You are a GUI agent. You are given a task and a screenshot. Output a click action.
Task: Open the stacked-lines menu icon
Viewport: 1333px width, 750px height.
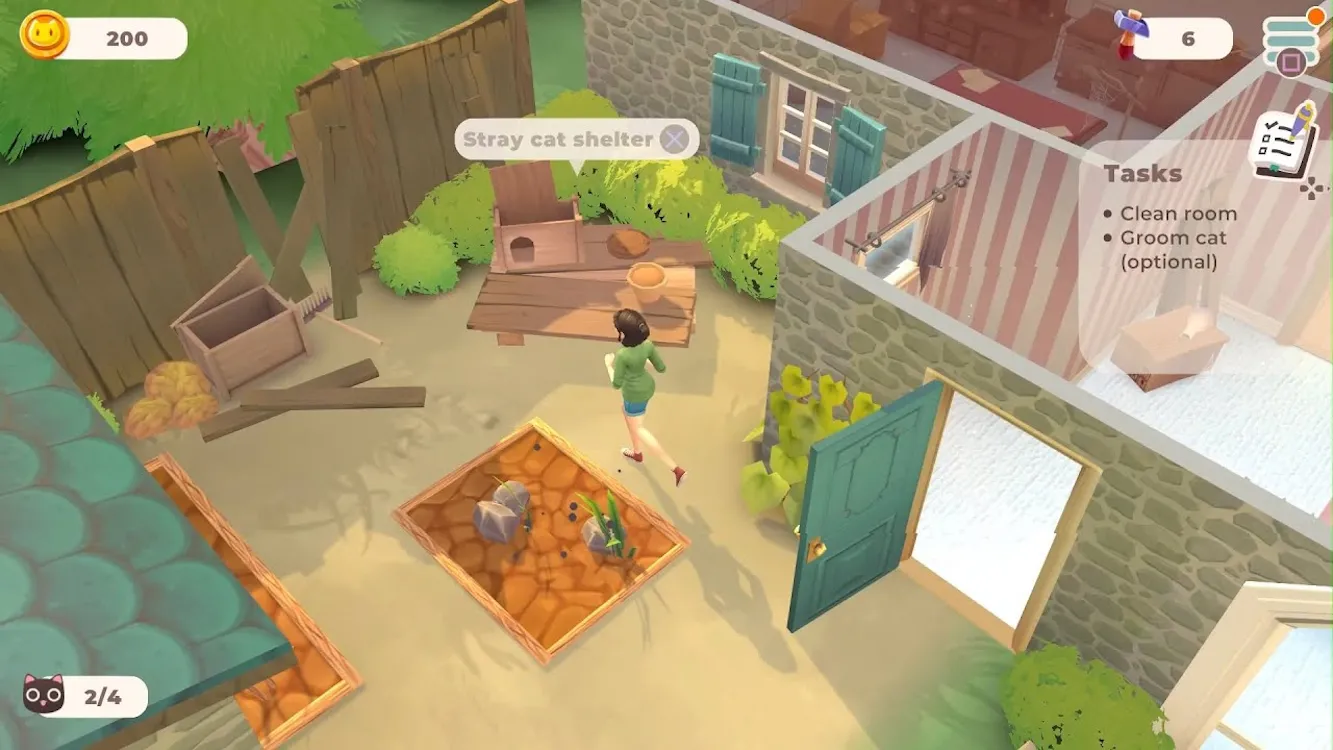[1291, 37]
